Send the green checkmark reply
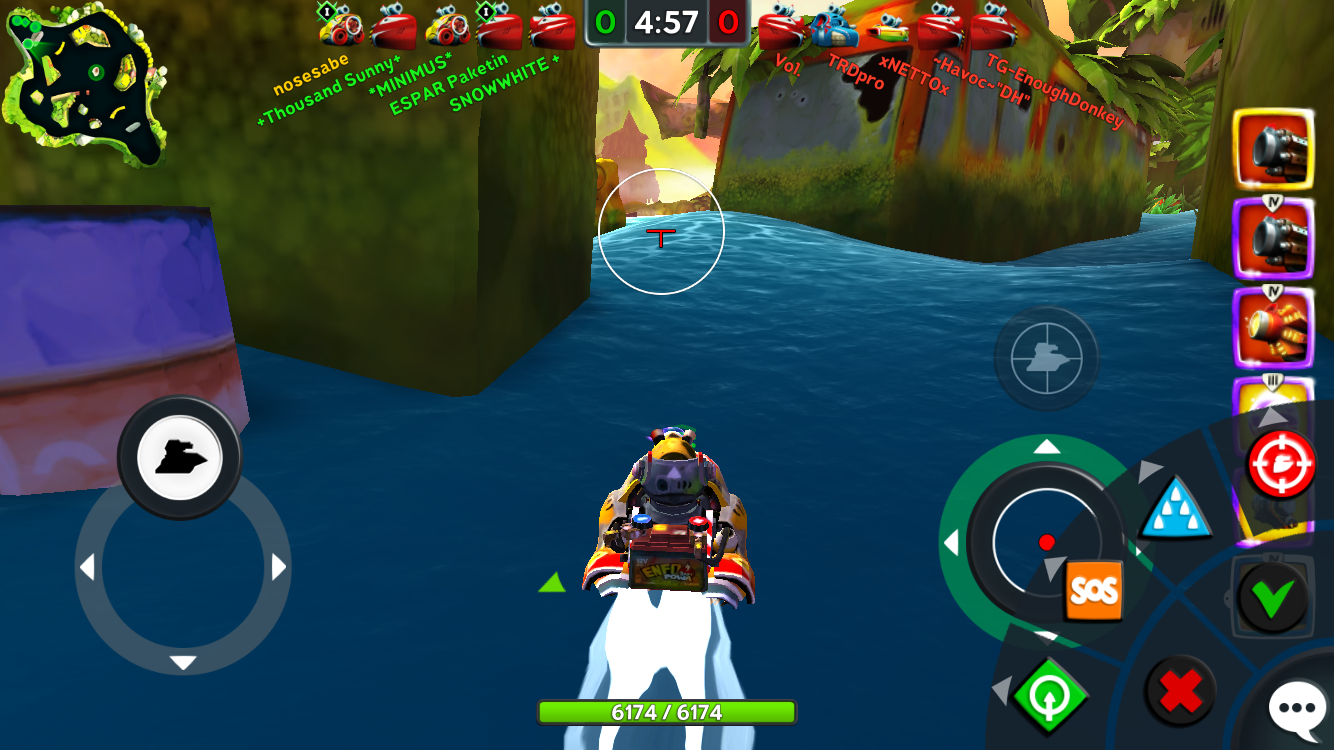The width and height of the screenshot is (1334, 750). coord(1272,599)
